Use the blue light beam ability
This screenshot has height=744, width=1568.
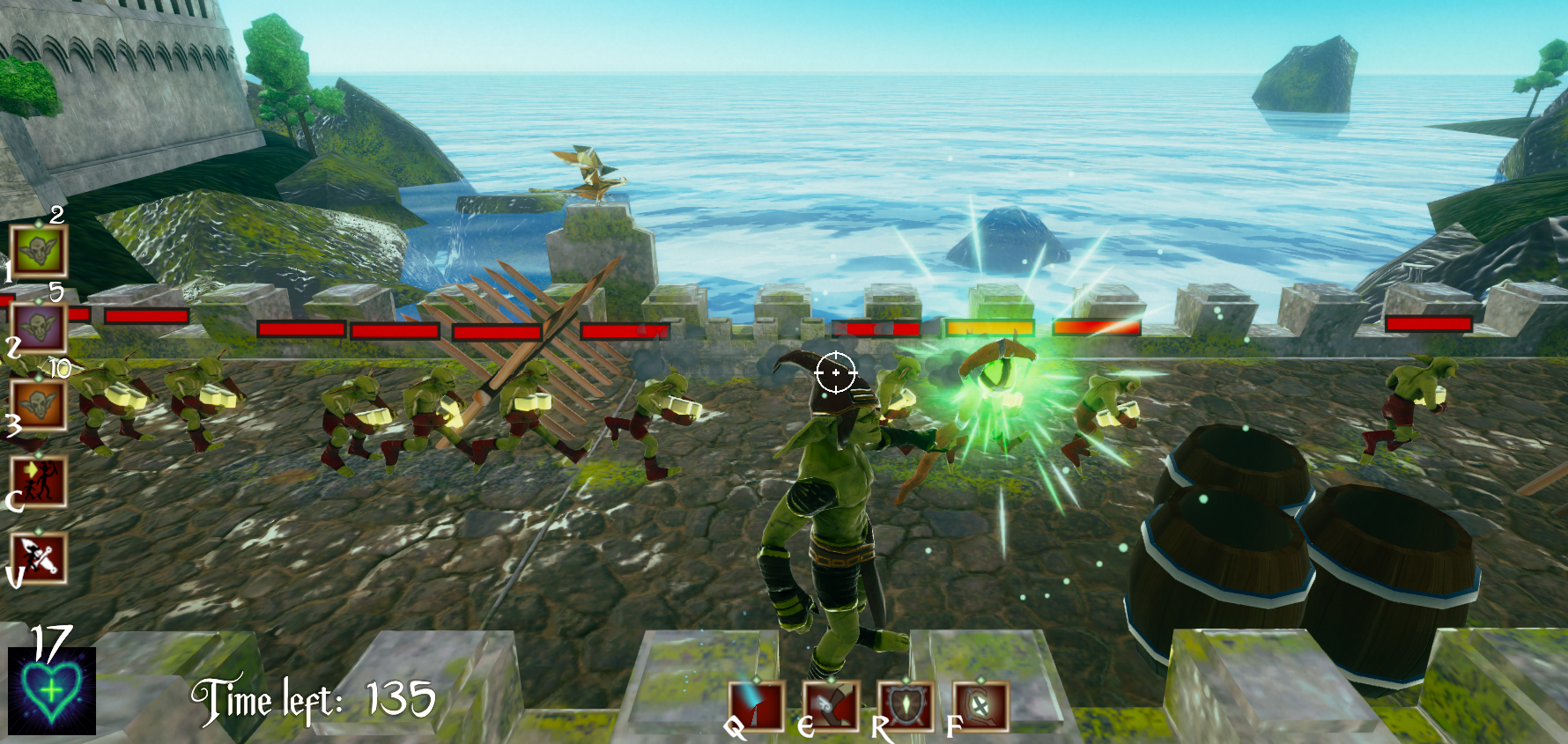pos(757,705)
